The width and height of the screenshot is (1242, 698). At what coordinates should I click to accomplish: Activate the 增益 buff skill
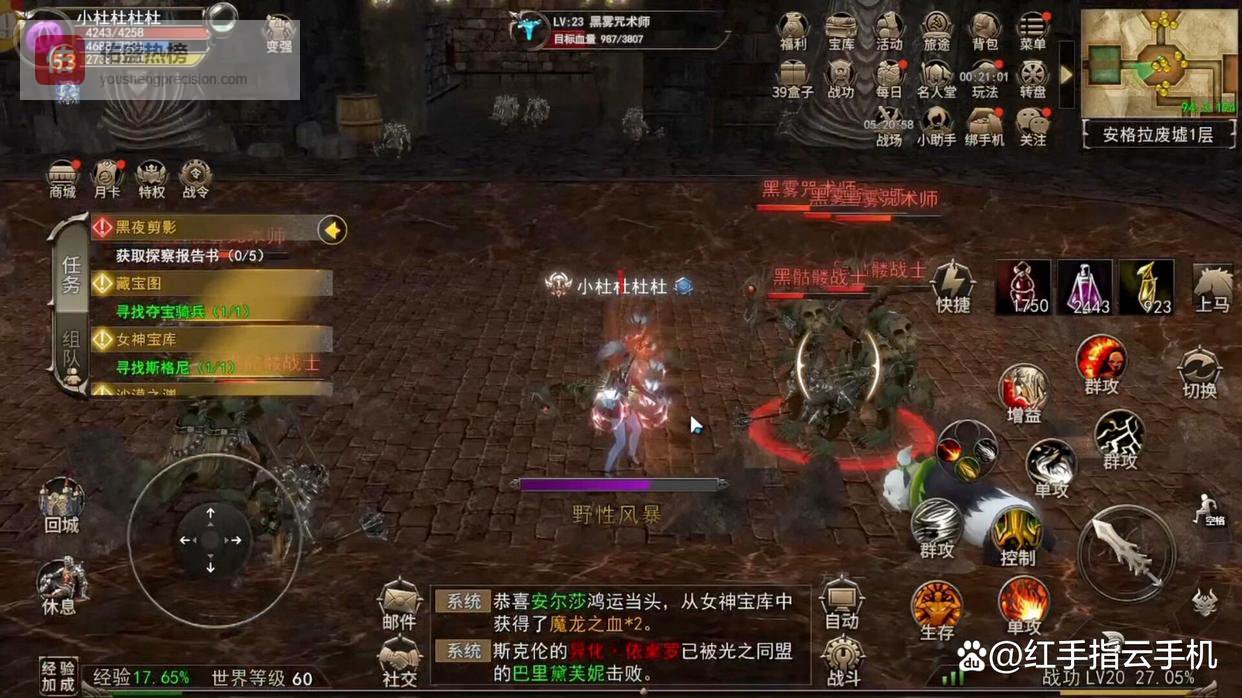(1023, 392)
